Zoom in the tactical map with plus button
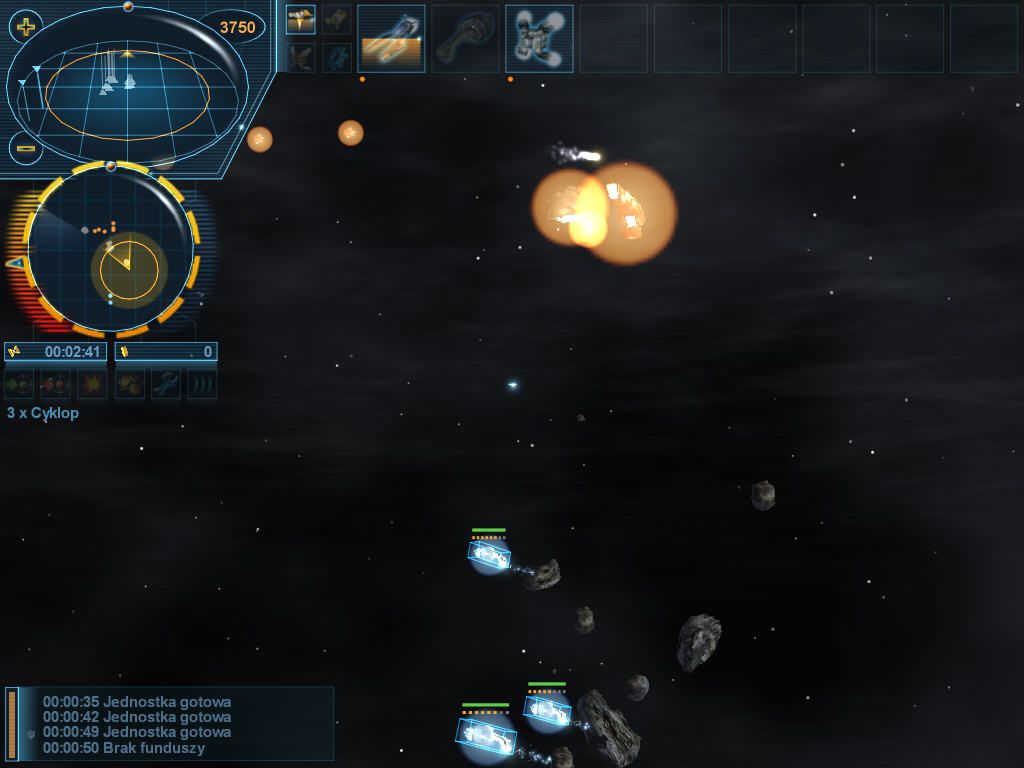Image resolution: width=1024 pixels, height=768 pixels. [26, 27]
